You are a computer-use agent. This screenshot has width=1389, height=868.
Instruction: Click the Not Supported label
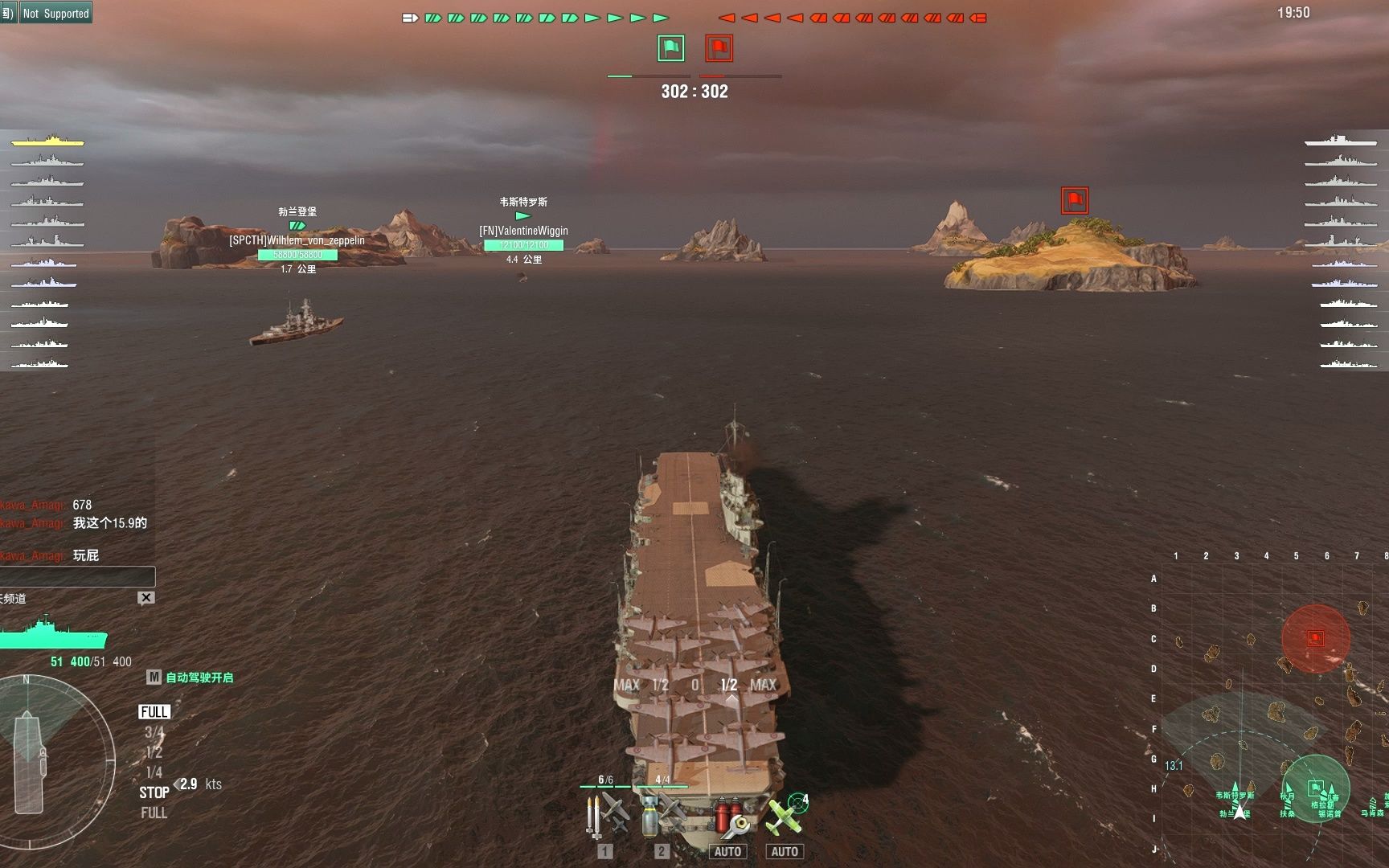tap(55, 13)
